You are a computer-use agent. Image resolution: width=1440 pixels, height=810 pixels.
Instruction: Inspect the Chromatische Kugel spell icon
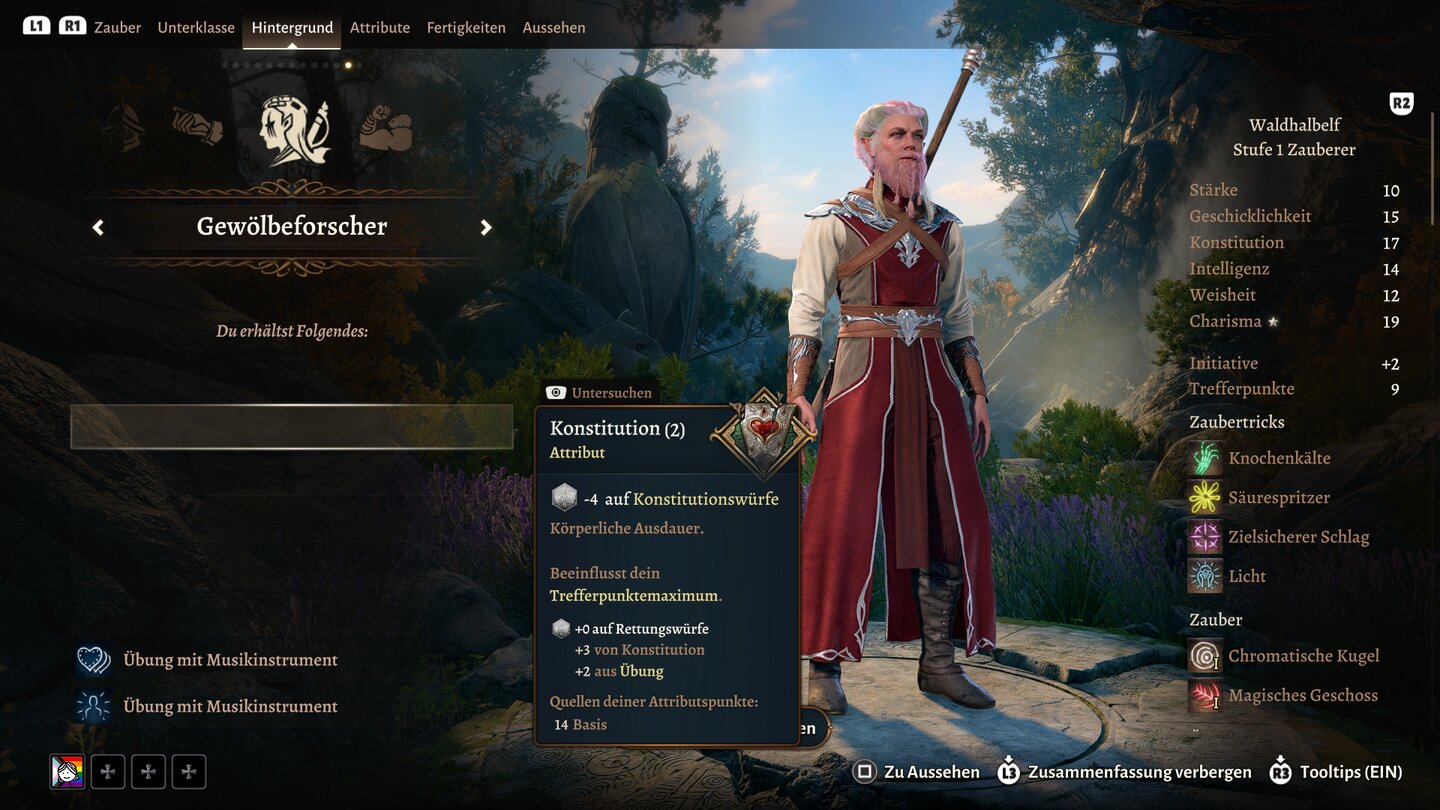click(x=1205, y=656)
